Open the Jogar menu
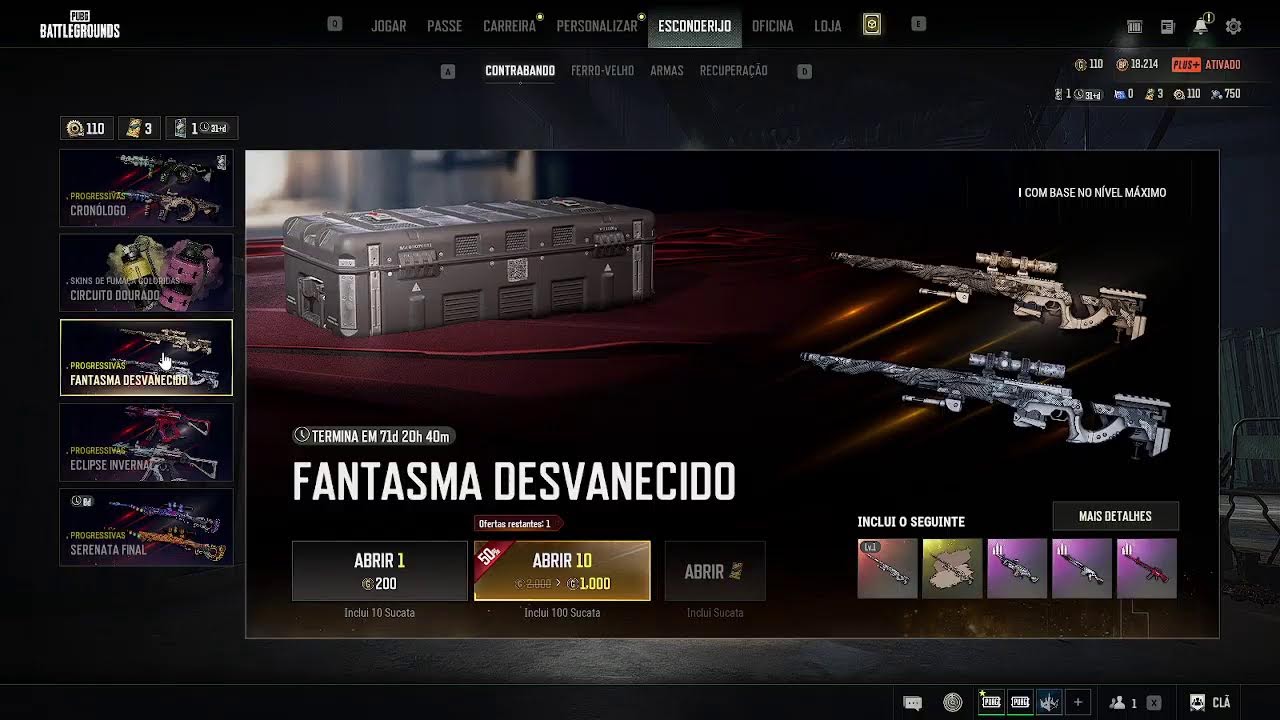Viewport: 1280px width, 720px height. 388,26
